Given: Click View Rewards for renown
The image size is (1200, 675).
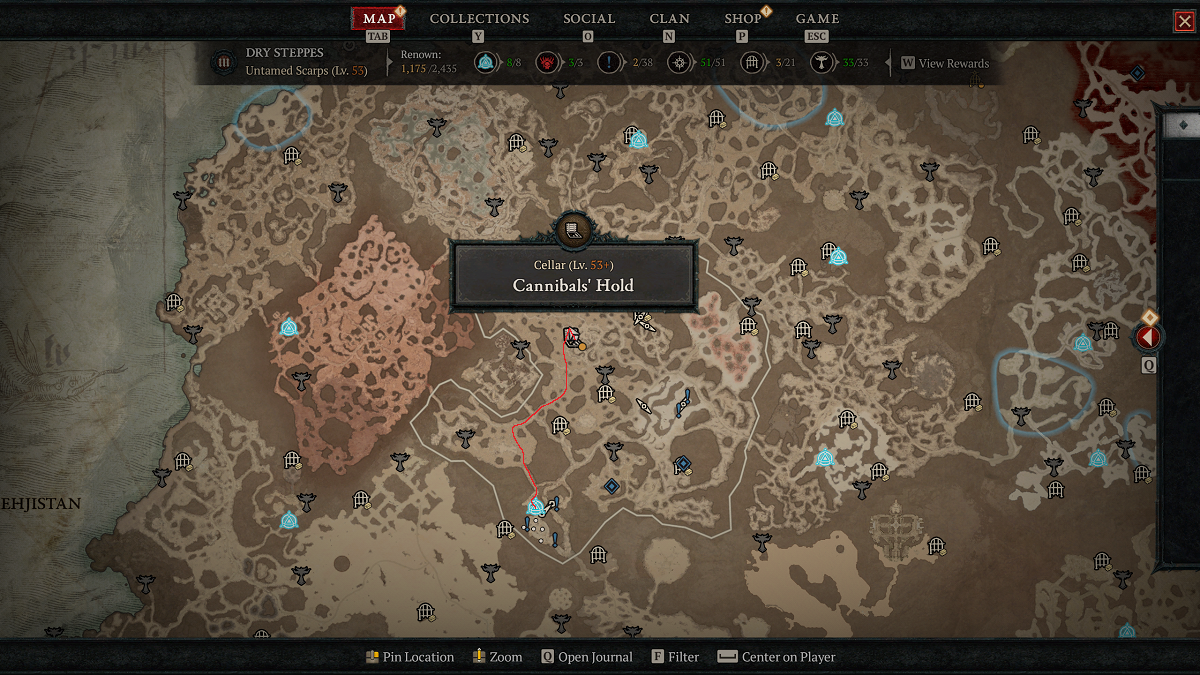Looking at the screenshot, I should coord(945,63).
